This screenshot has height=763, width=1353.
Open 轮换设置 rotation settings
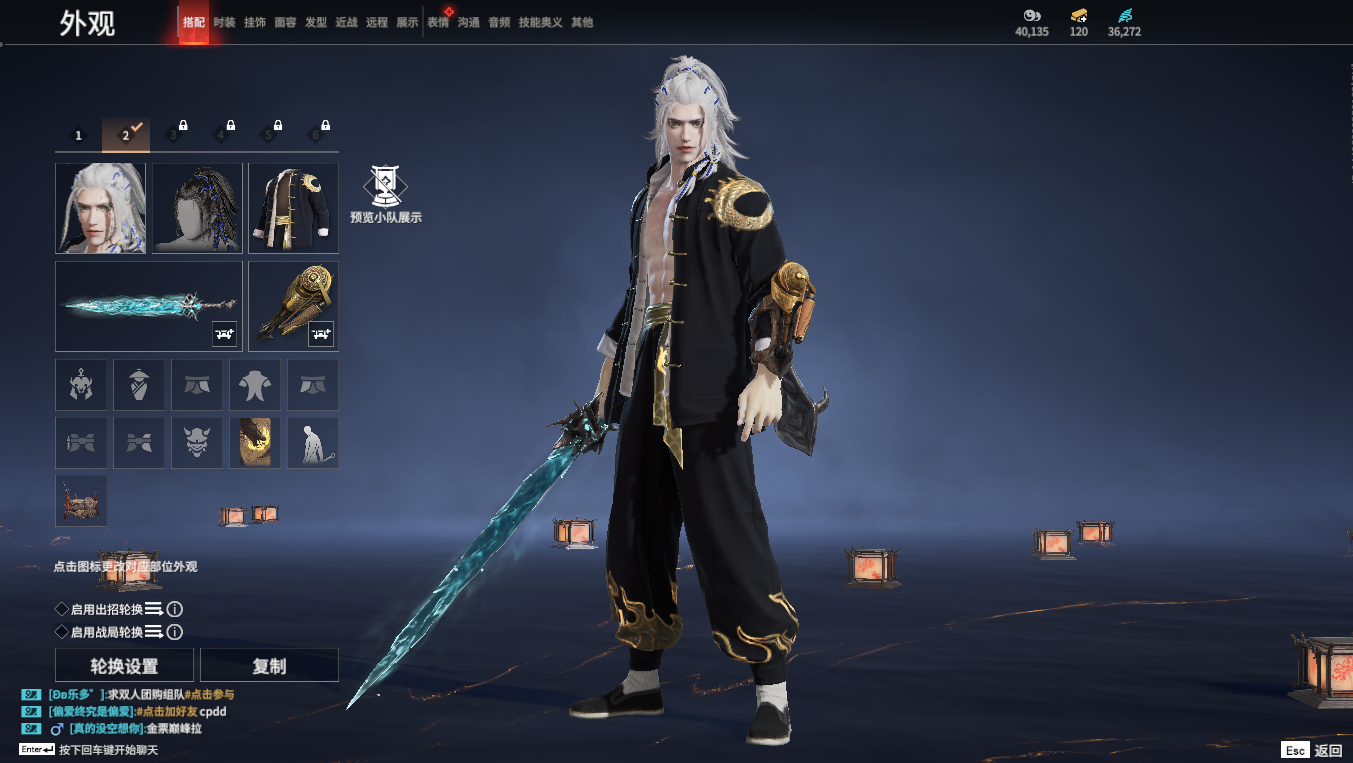(124, 666)
